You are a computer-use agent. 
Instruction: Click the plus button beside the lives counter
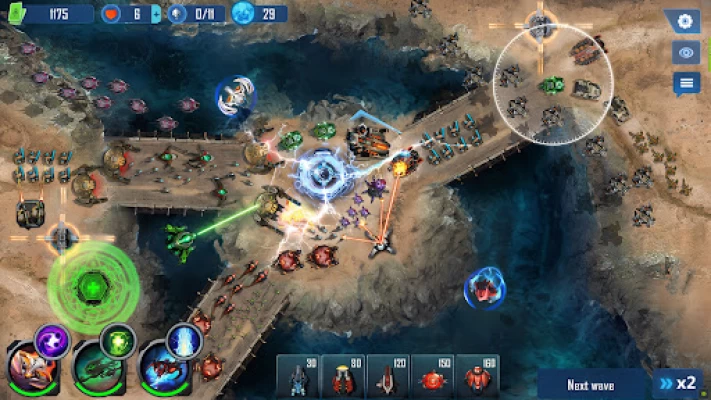156,14
